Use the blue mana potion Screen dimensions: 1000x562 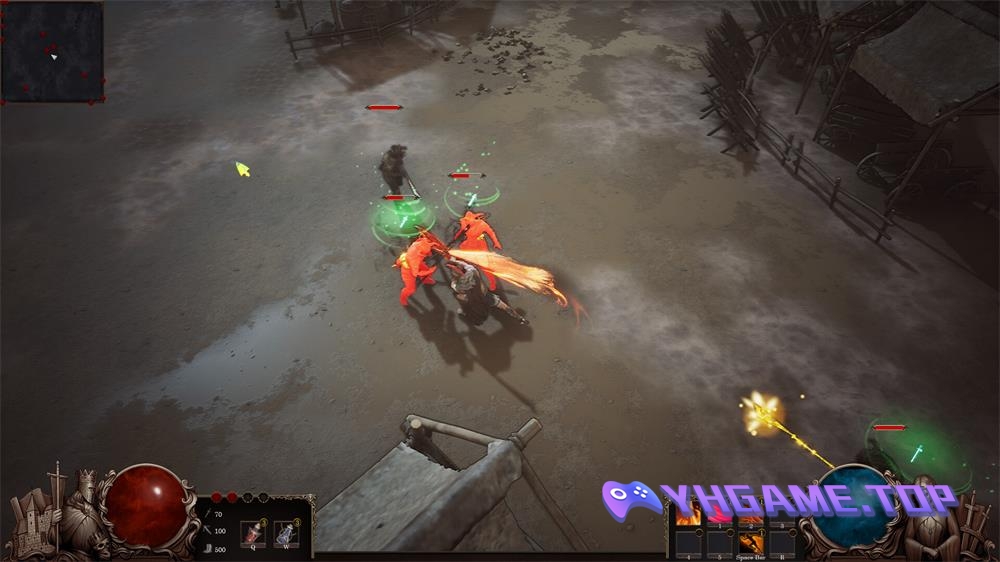286,533
